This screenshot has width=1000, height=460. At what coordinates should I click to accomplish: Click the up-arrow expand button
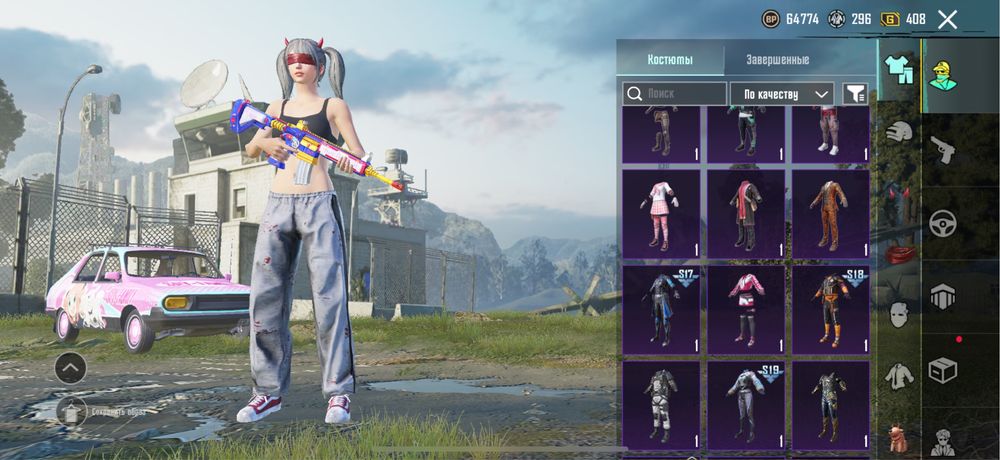[x=70, y=368]
